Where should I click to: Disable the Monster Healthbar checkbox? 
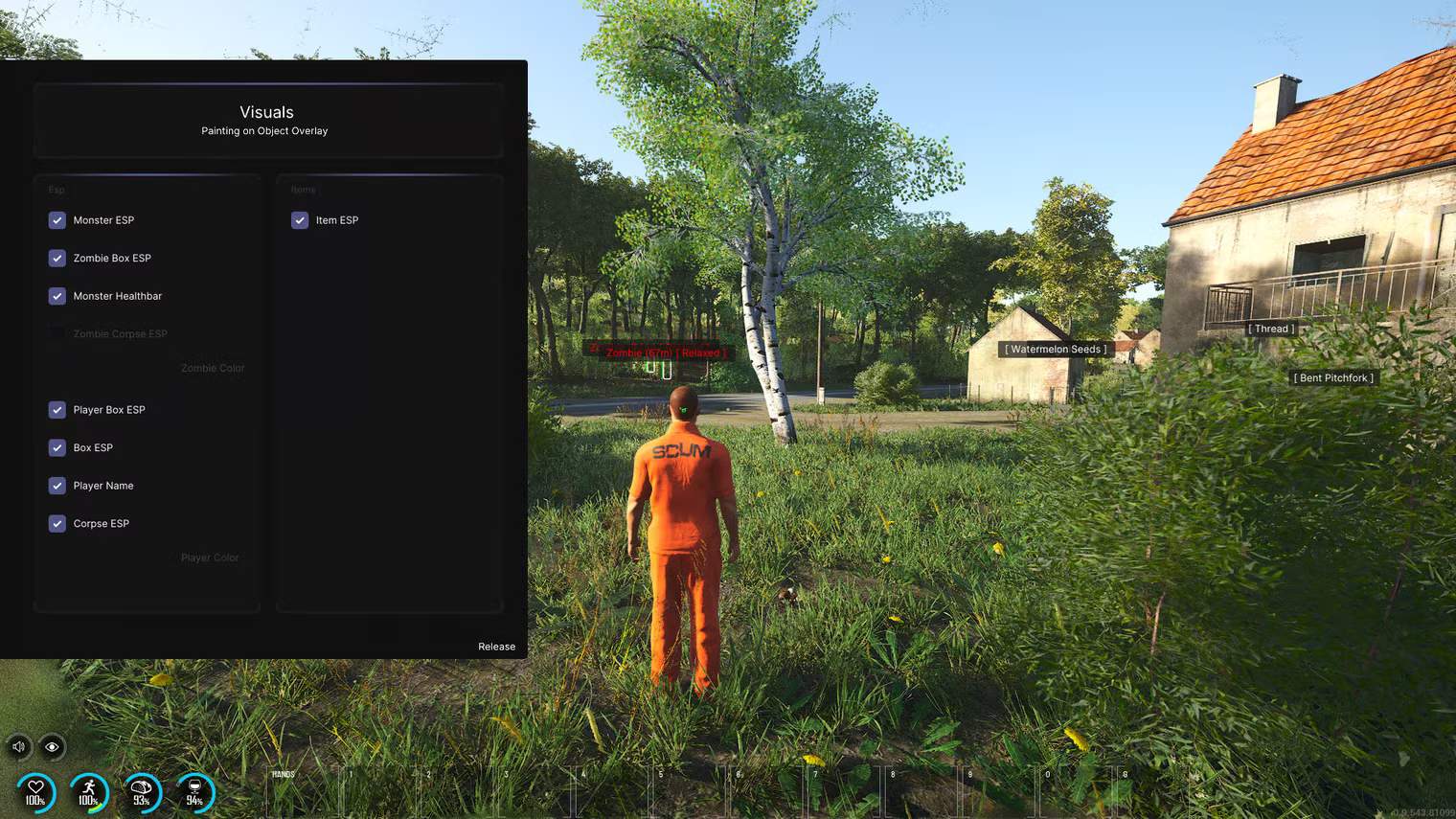(57, 296)
